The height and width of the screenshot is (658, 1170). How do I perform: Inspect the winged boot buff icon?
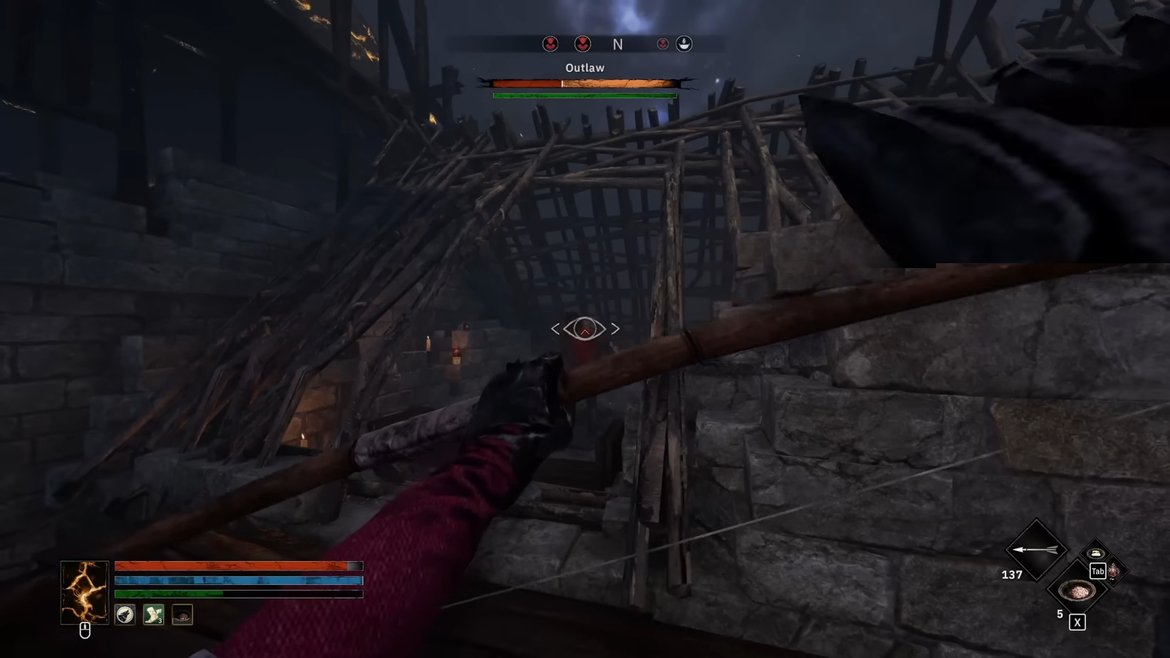tap(153, 614)
